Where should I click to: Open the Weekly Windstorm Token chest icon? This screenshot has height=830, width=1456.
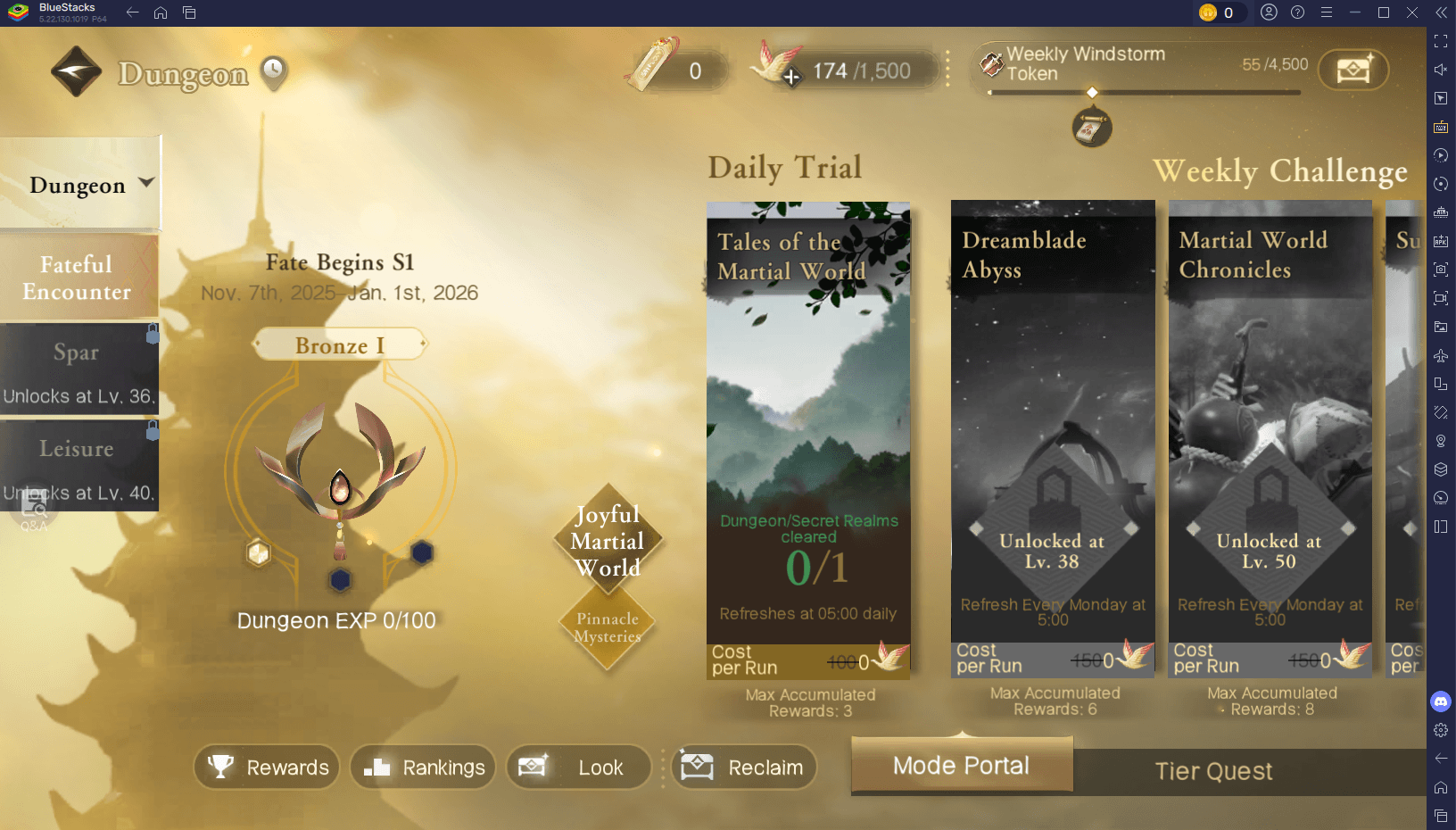[x=1353, y=70]
